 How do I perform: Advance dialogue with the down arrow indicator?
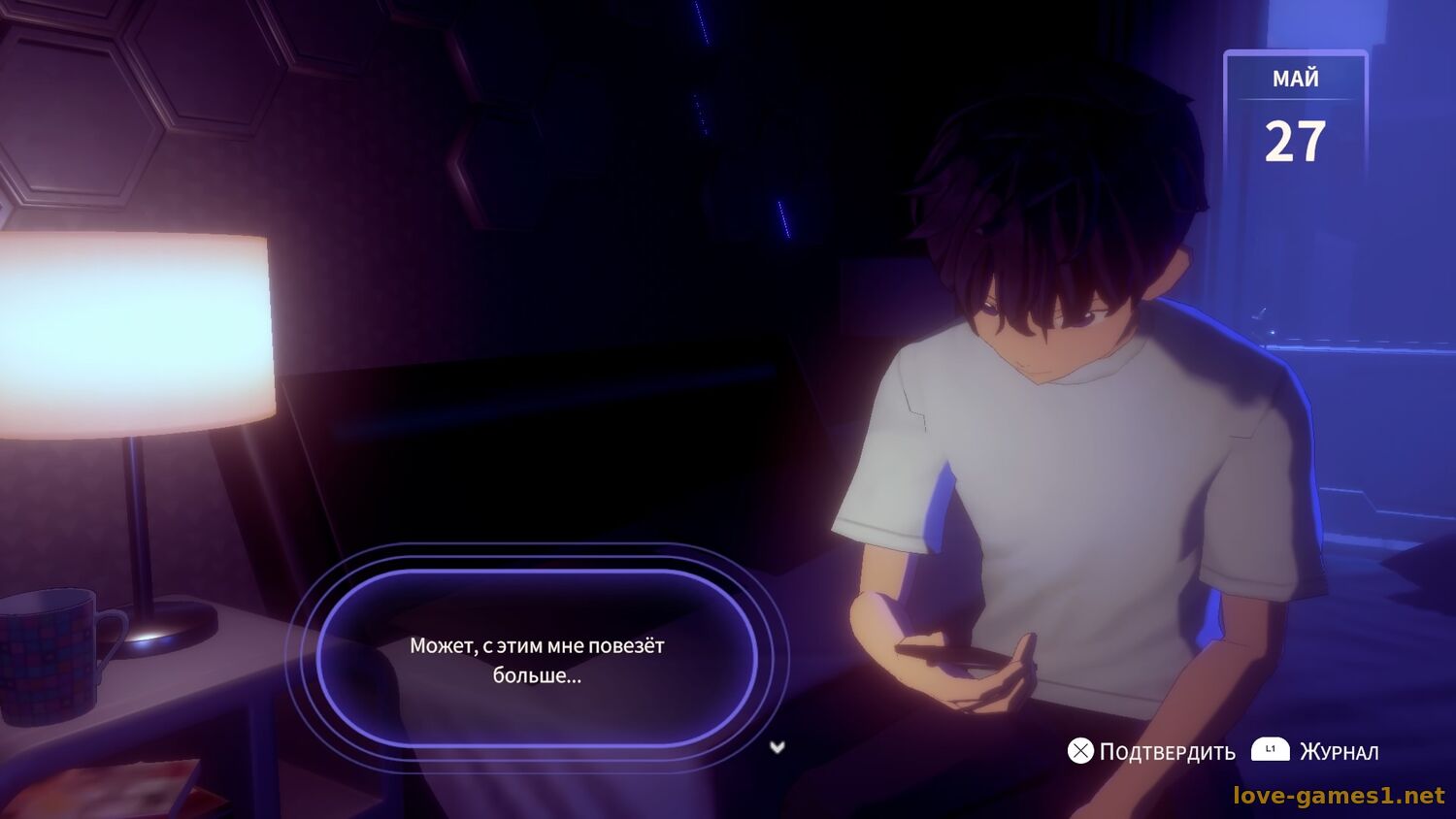[x=777, y=747]
